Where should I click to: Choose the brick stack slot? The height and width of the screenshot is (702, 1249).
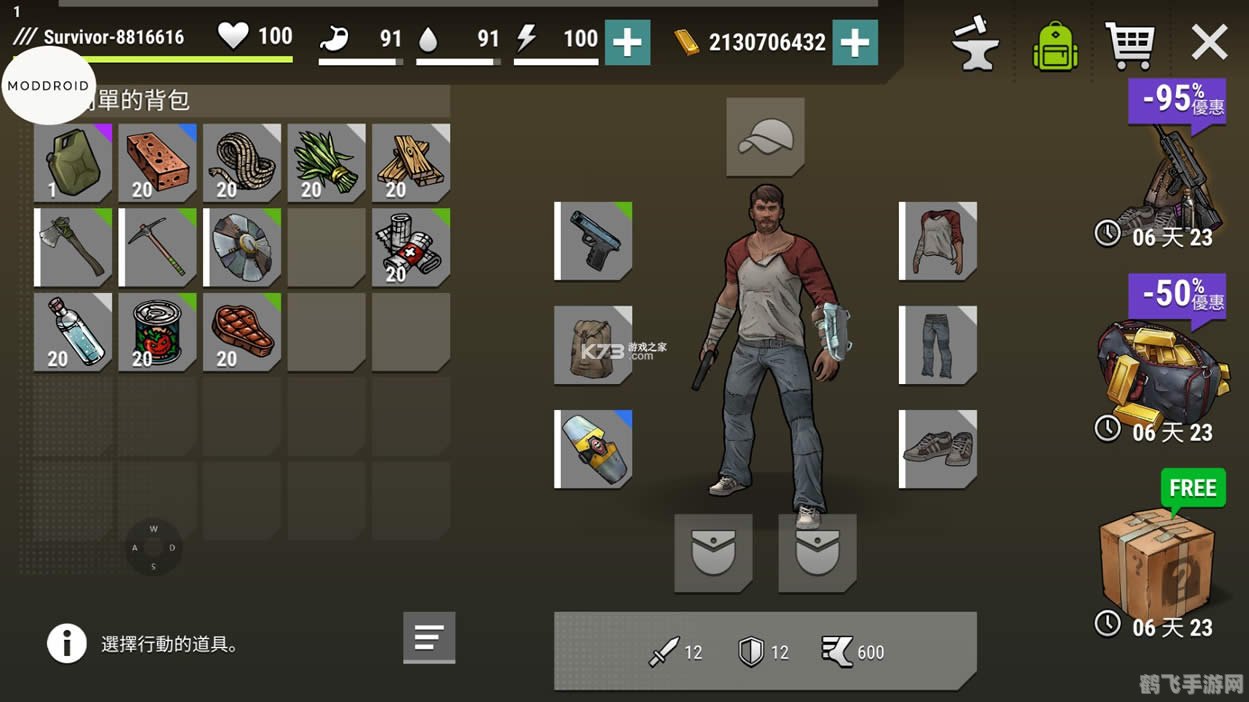tap(157, 163)
